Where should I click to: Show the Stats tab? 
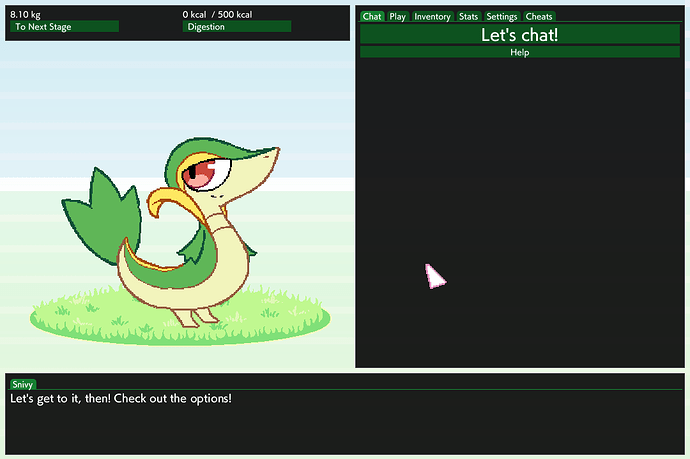pyautogui.click(x=469, y=17)
